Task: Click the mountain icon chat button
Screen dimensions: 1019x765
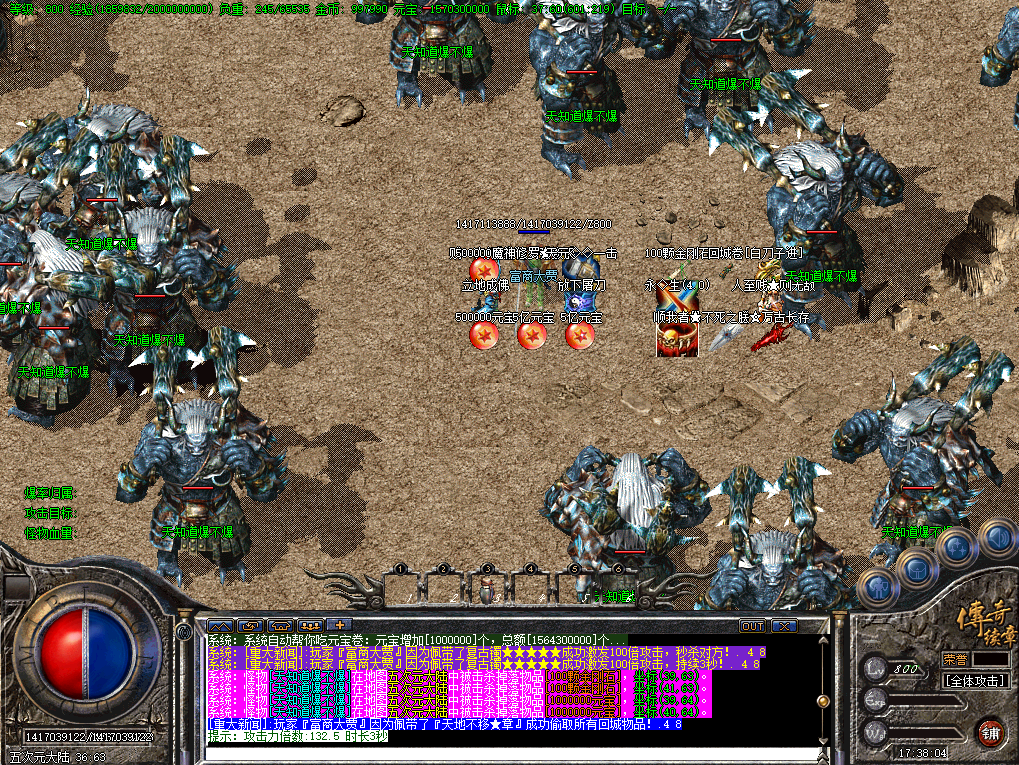Action: (220, 626)
